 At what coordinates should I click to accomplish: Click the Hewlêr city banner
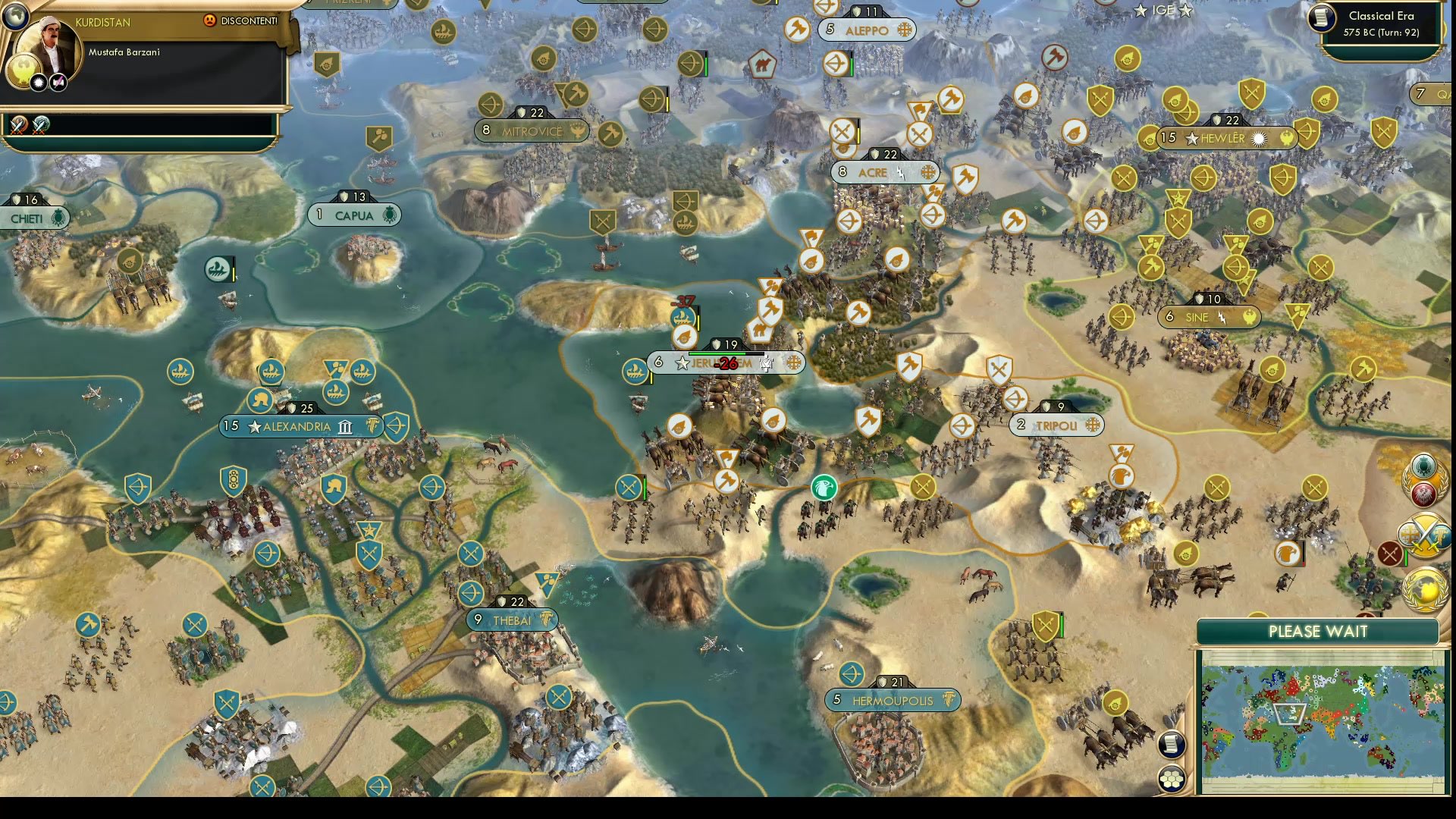tap(1213, 138)
